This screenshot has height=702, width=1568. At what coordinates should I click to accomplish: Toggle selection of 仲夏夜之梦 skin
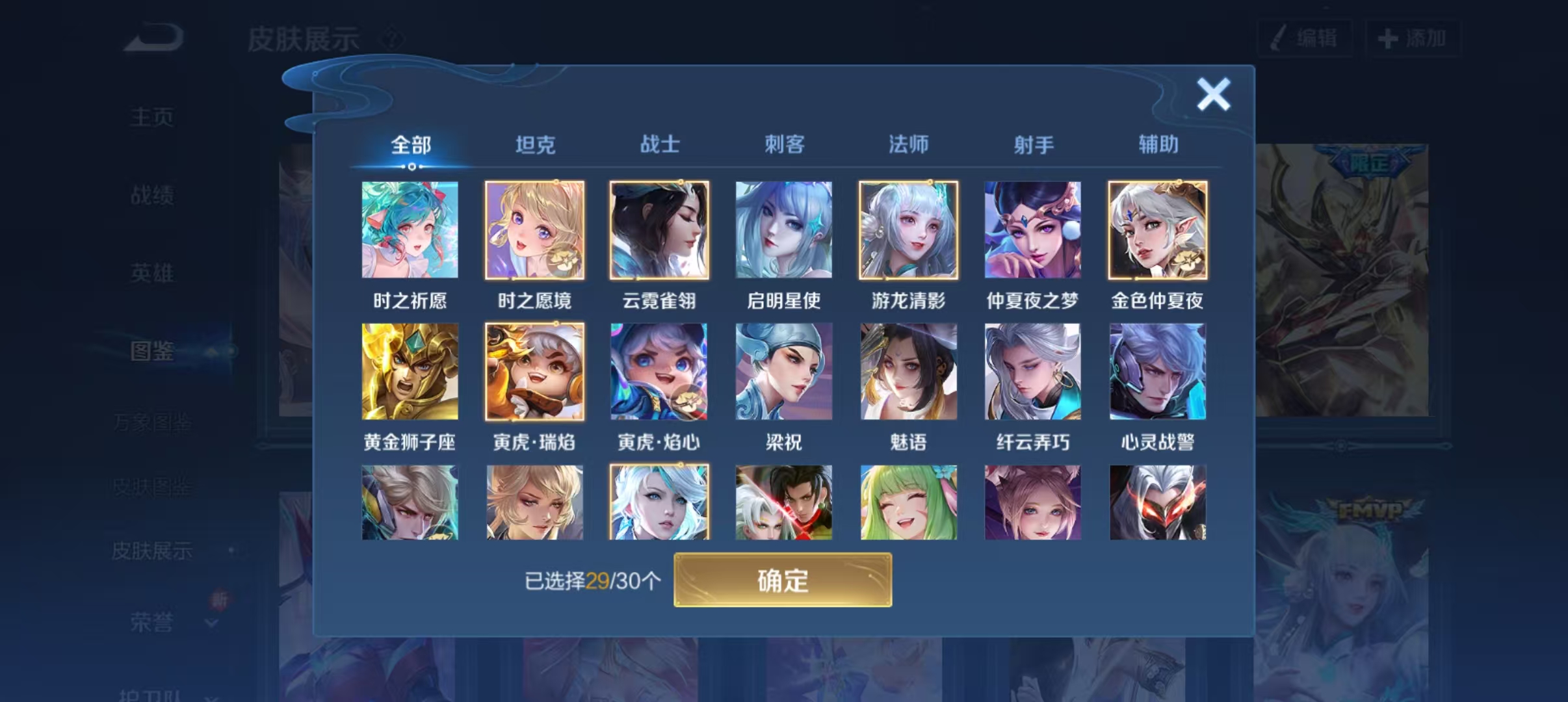pos(1033,230)
